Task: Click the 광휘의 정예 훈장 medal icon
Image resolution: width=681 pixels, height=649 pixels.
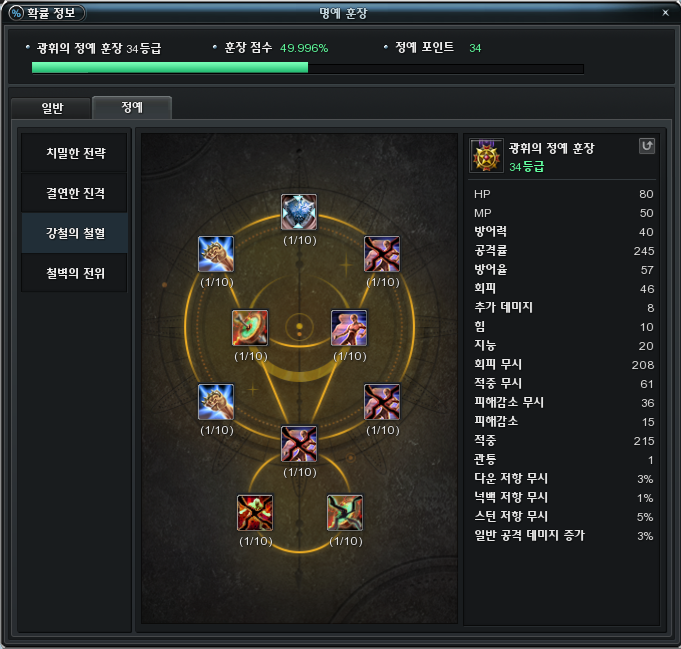Action: coord(487,156)
